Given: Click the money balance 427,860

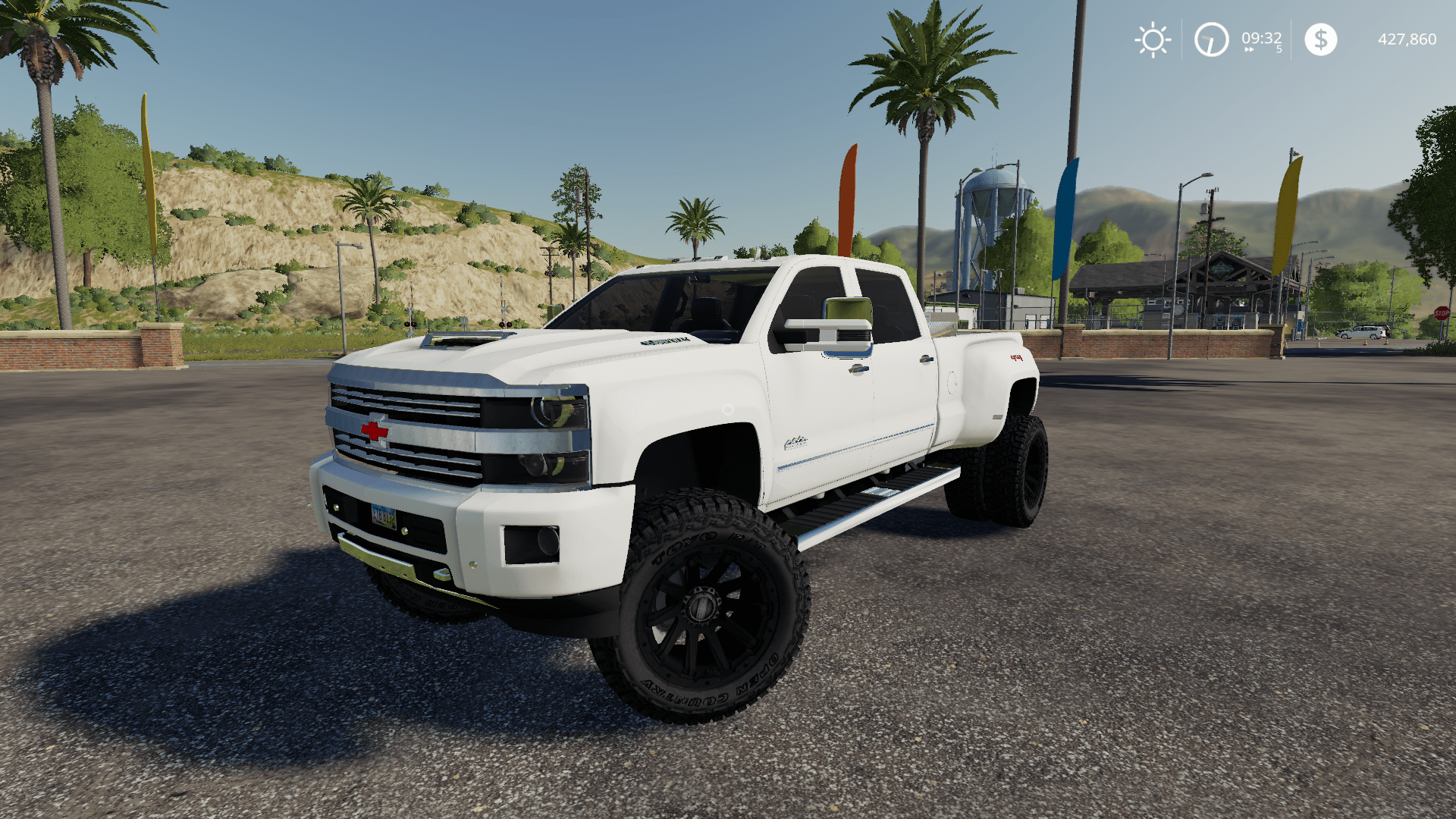Looking at the screenshot, I should (x=1407, y=39).
